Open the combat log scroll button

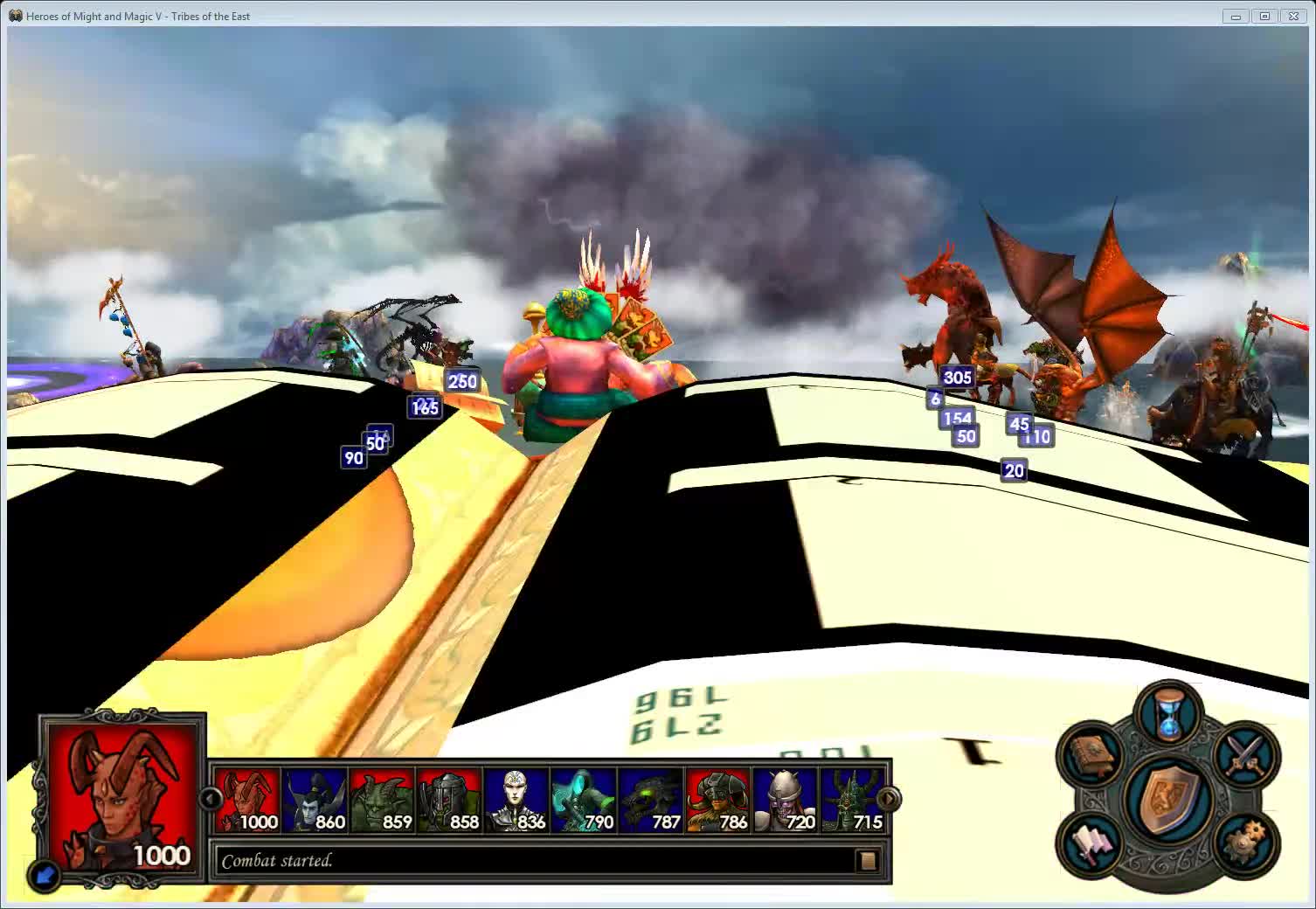tap(867, 861)
